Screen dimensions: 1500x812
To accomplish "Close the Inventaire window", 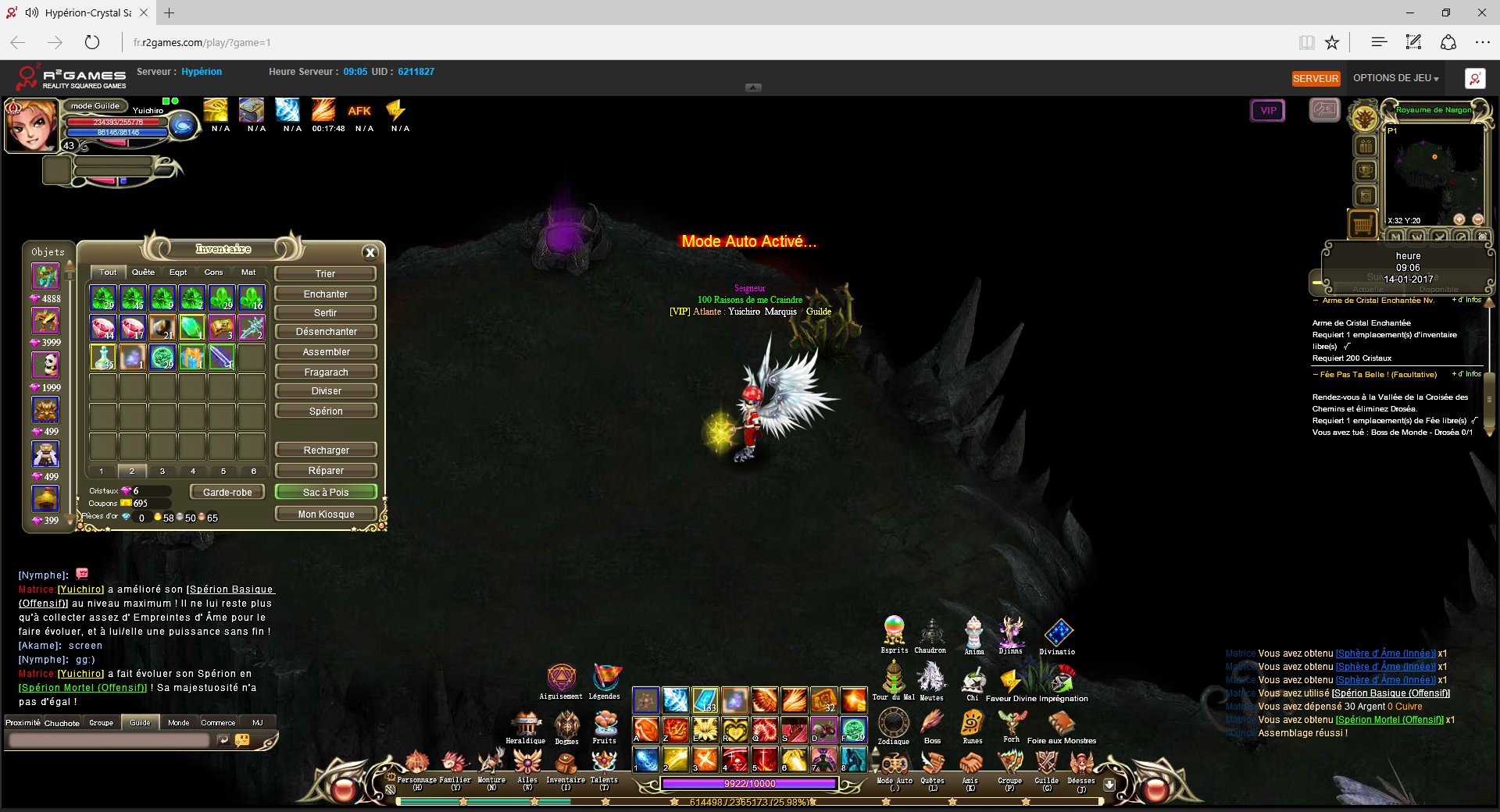I will (x=370, y=252).
